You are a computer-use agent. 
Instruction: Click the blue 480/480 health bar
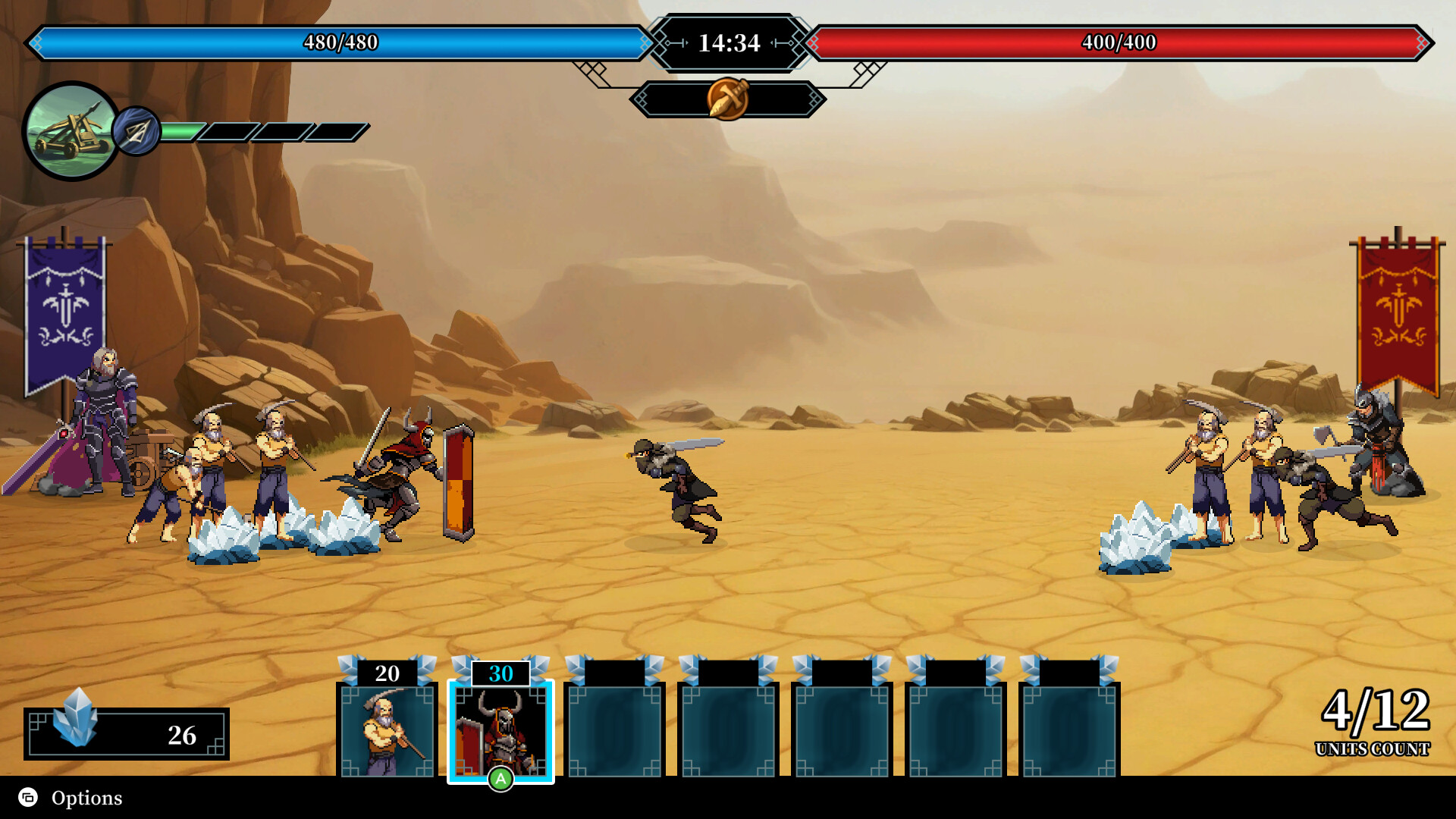[341, 43]
